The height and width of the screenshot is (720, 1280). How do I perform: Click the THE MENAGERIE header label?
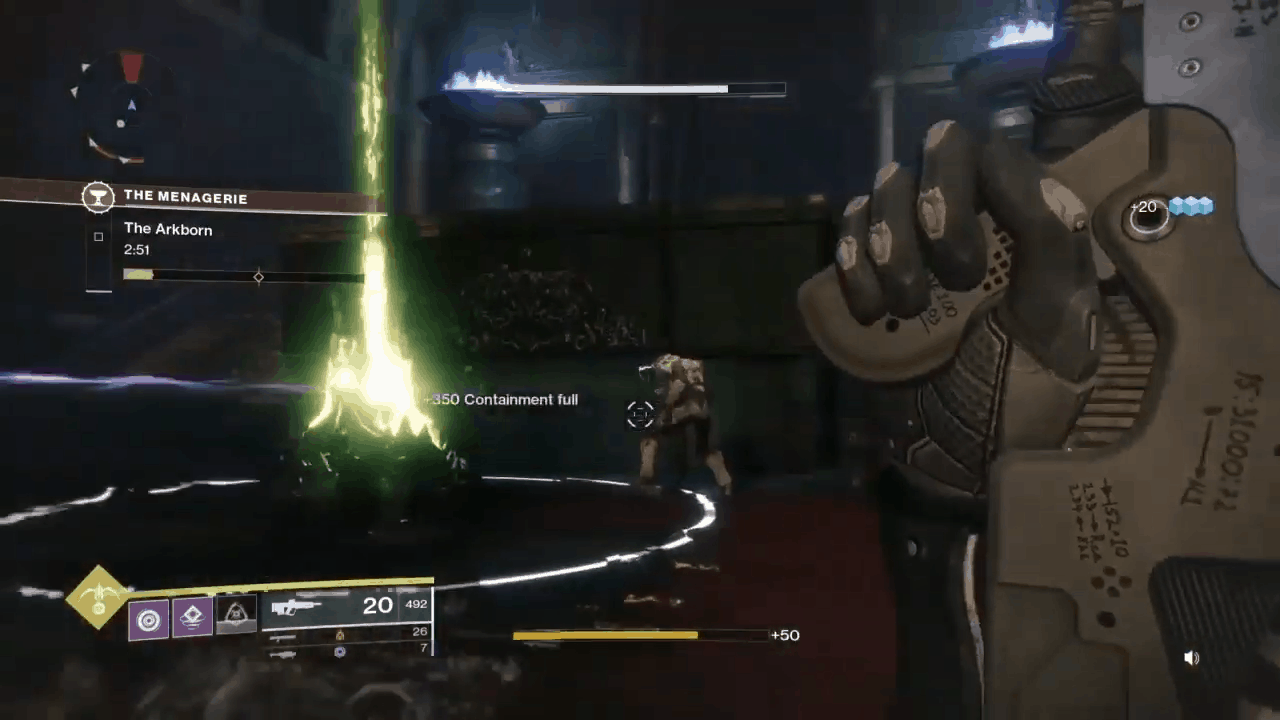pyautogui.click(x=186, y=197)
